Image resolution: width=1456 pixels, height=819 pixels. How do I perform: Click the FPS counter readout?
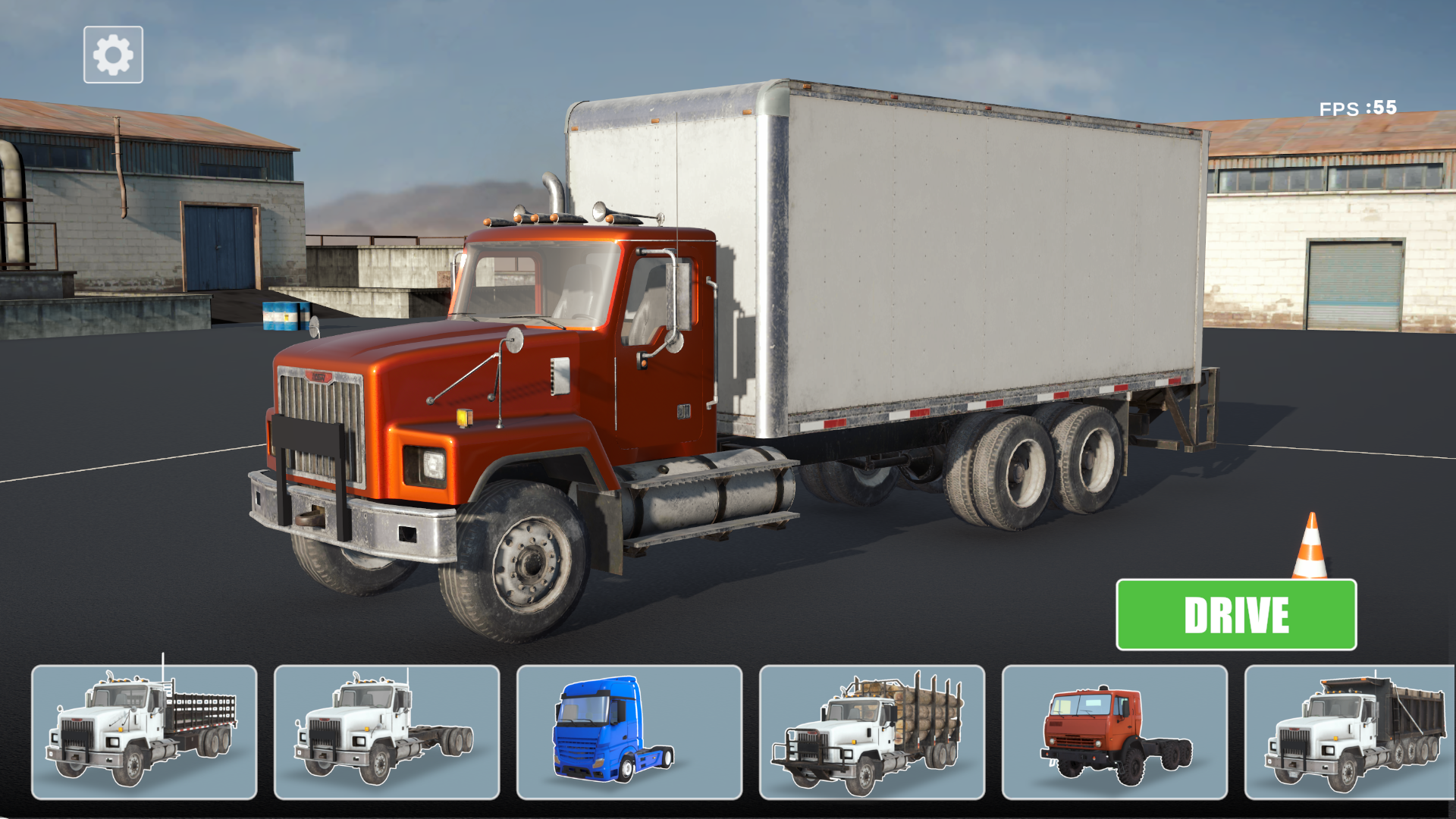1356,108
